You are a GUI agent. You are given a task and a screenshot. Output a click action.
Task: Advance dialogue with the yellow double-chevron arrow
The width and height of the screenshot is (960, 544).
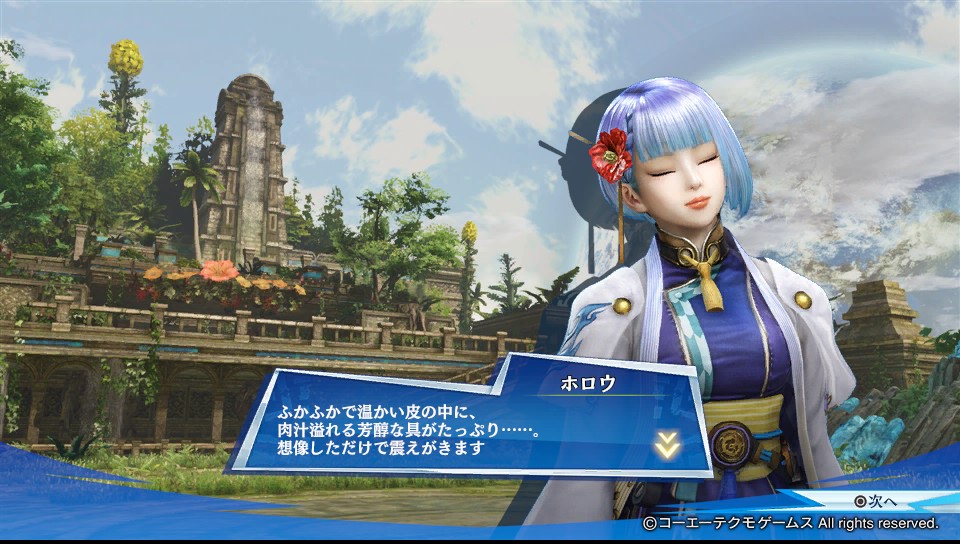pyautogui.click(x=667, y=446)
